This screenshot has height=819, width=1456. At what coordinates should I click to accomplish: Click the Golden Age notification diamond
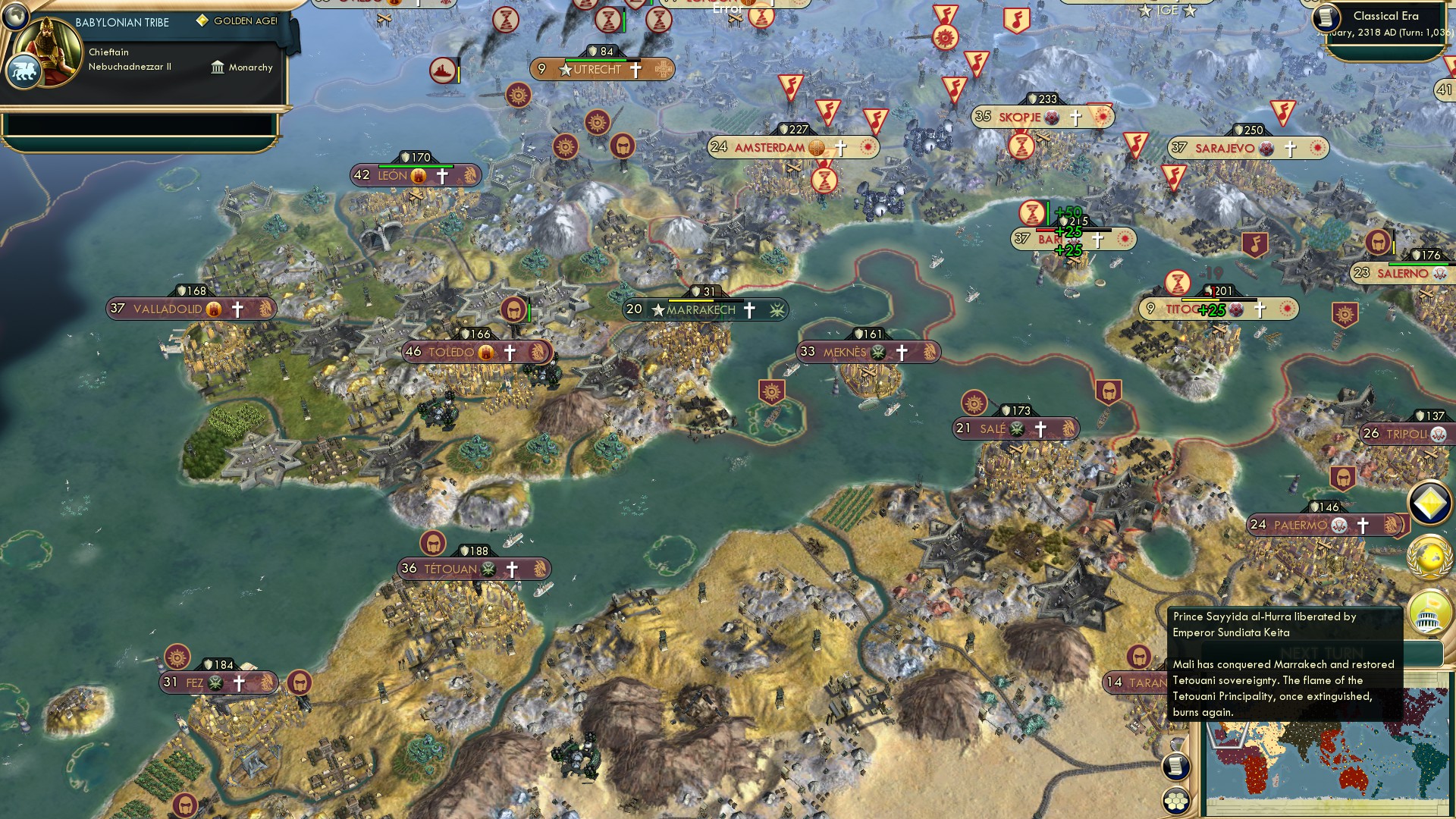(1429, 503)
